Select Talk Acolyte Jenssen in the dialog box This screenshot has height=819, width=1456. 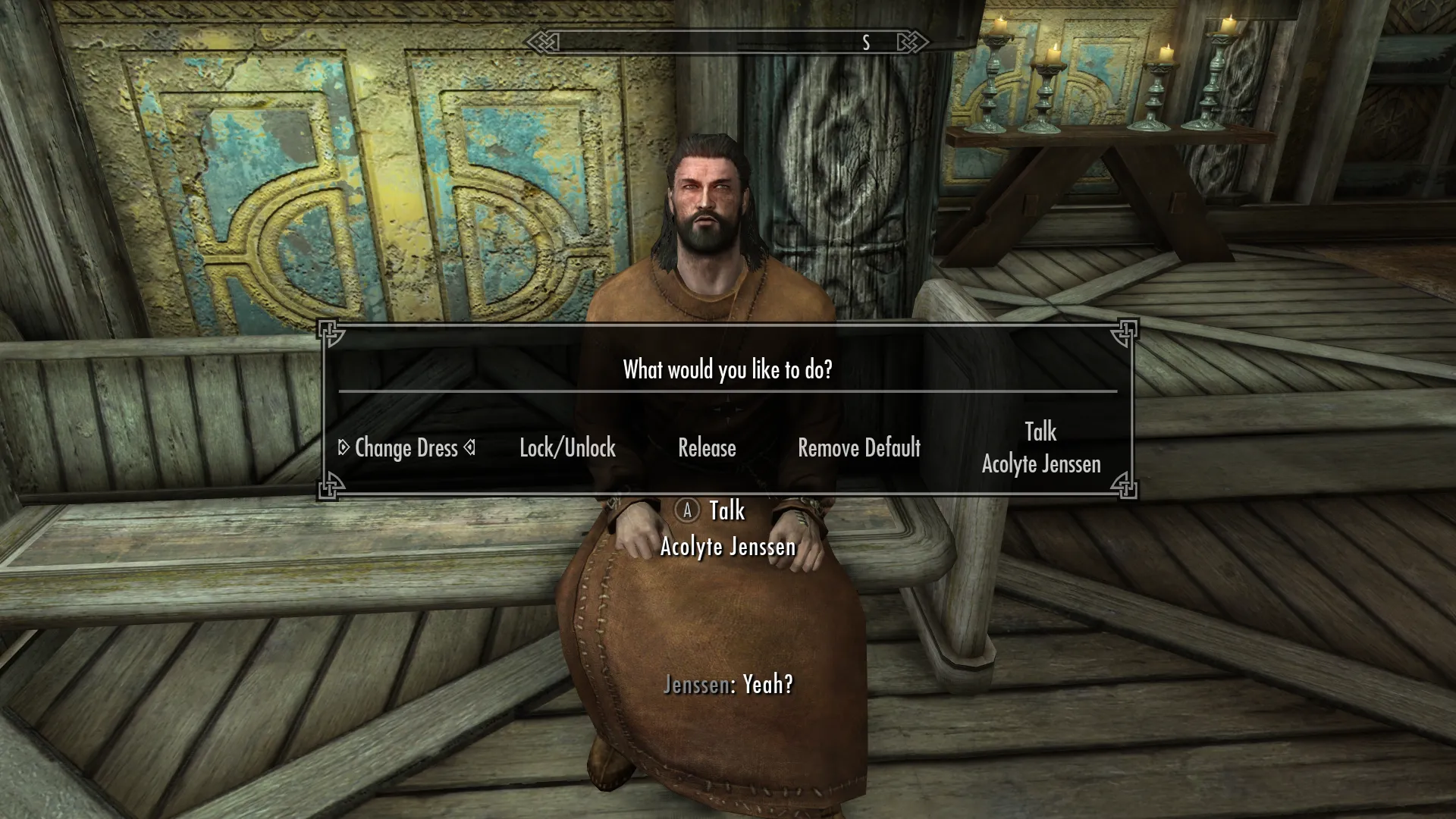(1040, 448)
